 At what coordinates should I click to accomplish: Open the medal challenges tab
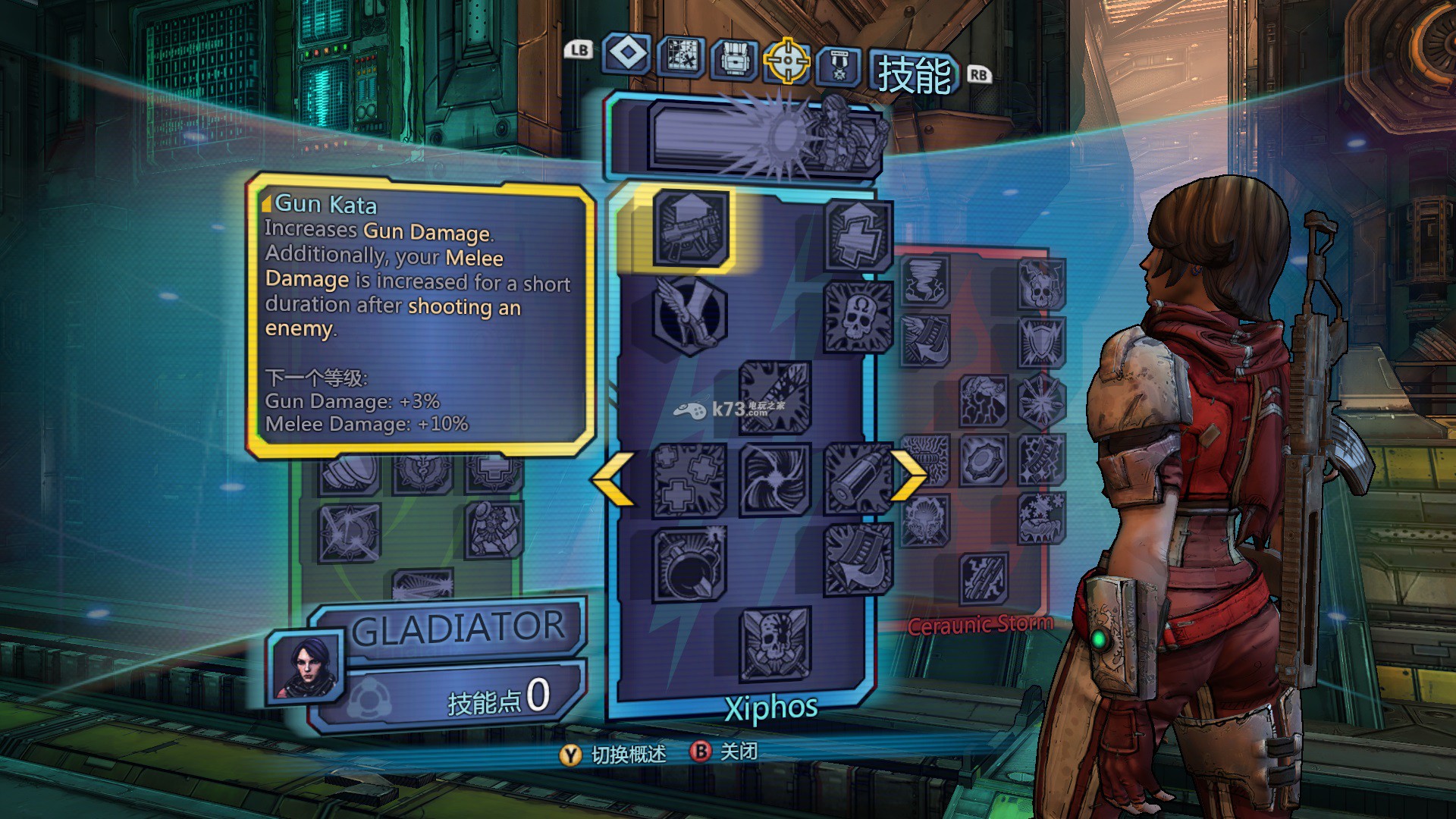click(x=839, y=66)
